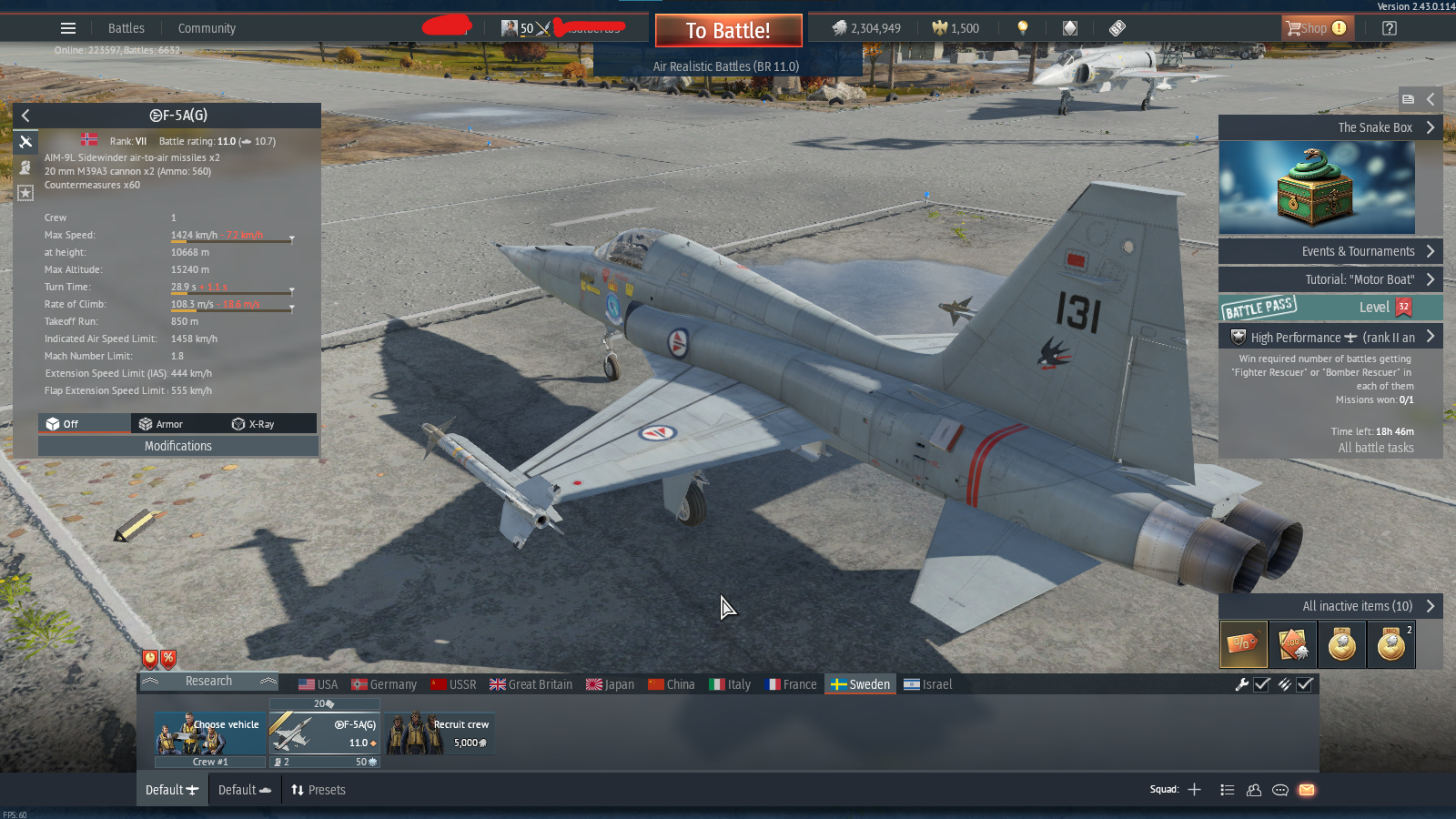
Task: Choose the Israel nation tab
Action: [x=927, y=684]
